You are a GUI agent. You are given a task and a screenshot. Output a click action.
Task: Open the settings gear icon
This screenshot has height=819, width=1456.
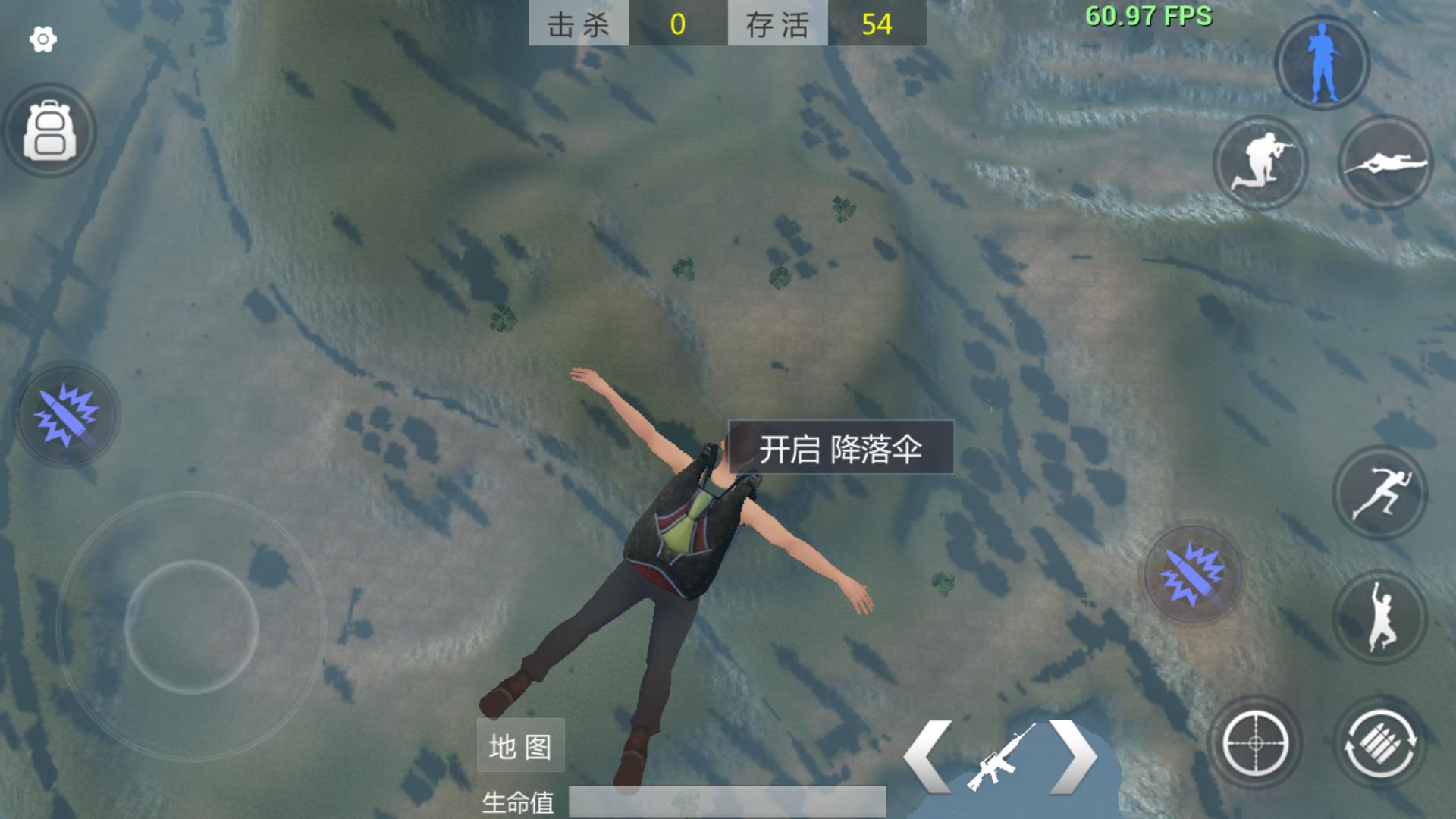click(x=42, y=38)
